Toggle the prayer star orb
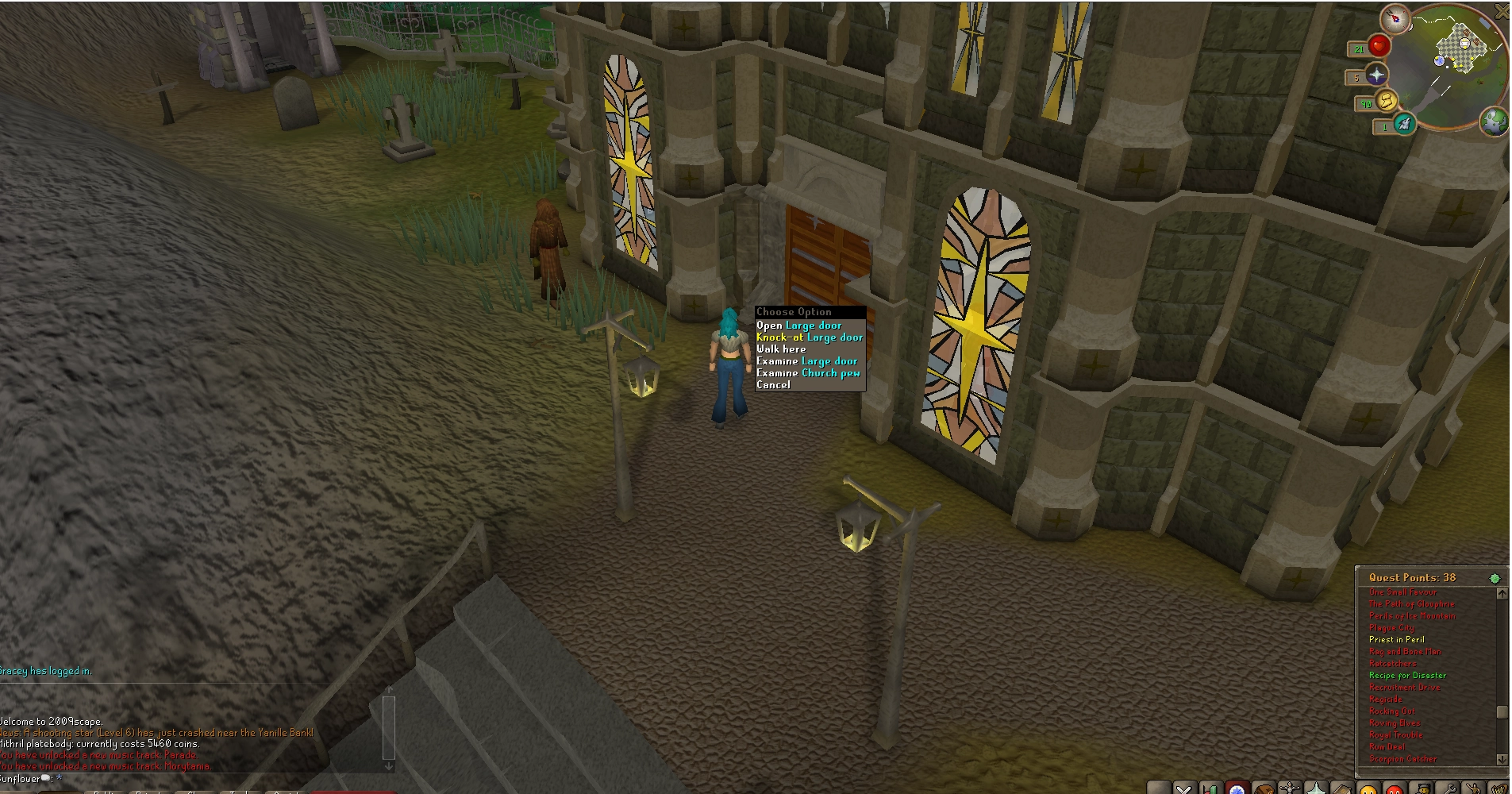 click(1375, 75)
